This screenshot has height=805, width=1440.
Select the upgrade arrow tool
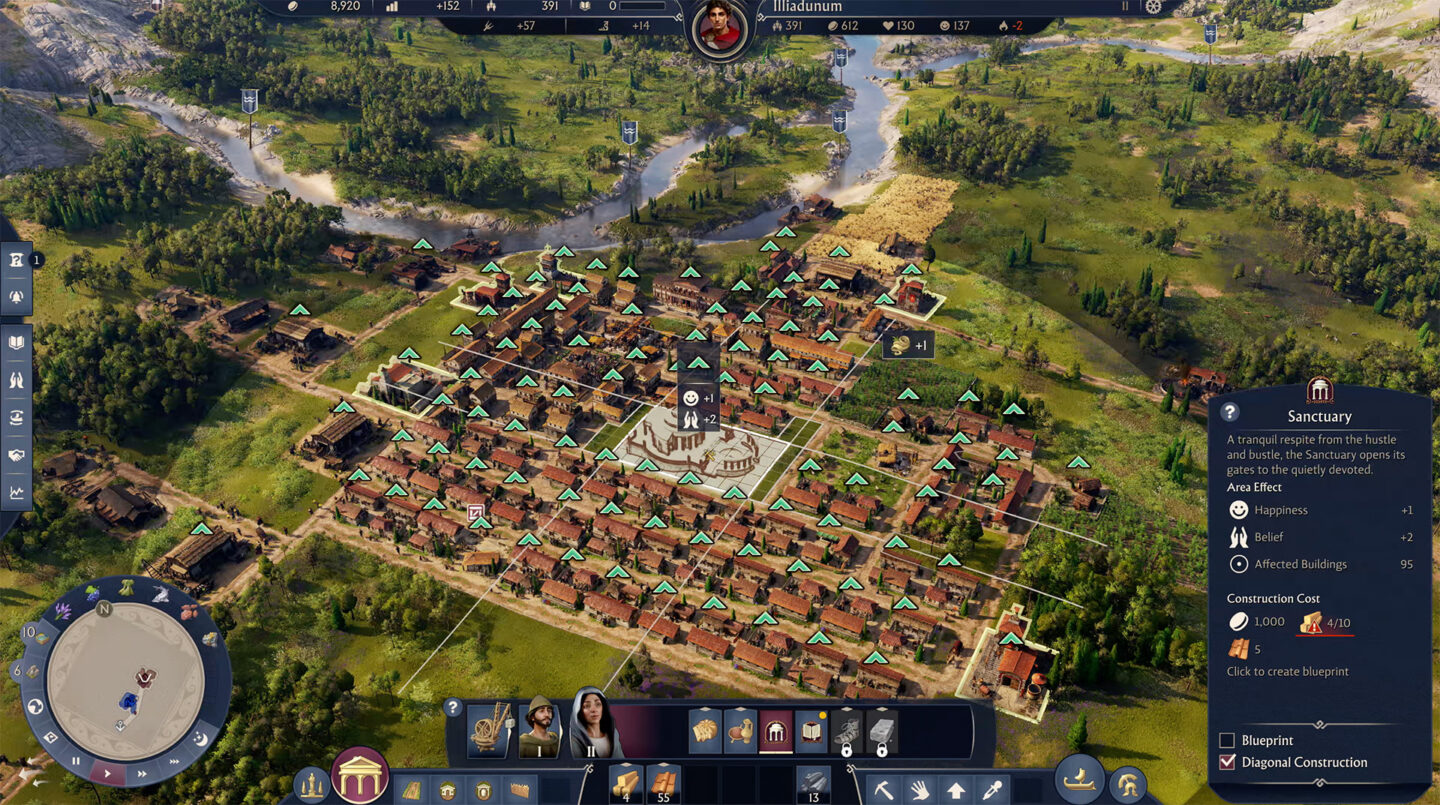point(956,791)
